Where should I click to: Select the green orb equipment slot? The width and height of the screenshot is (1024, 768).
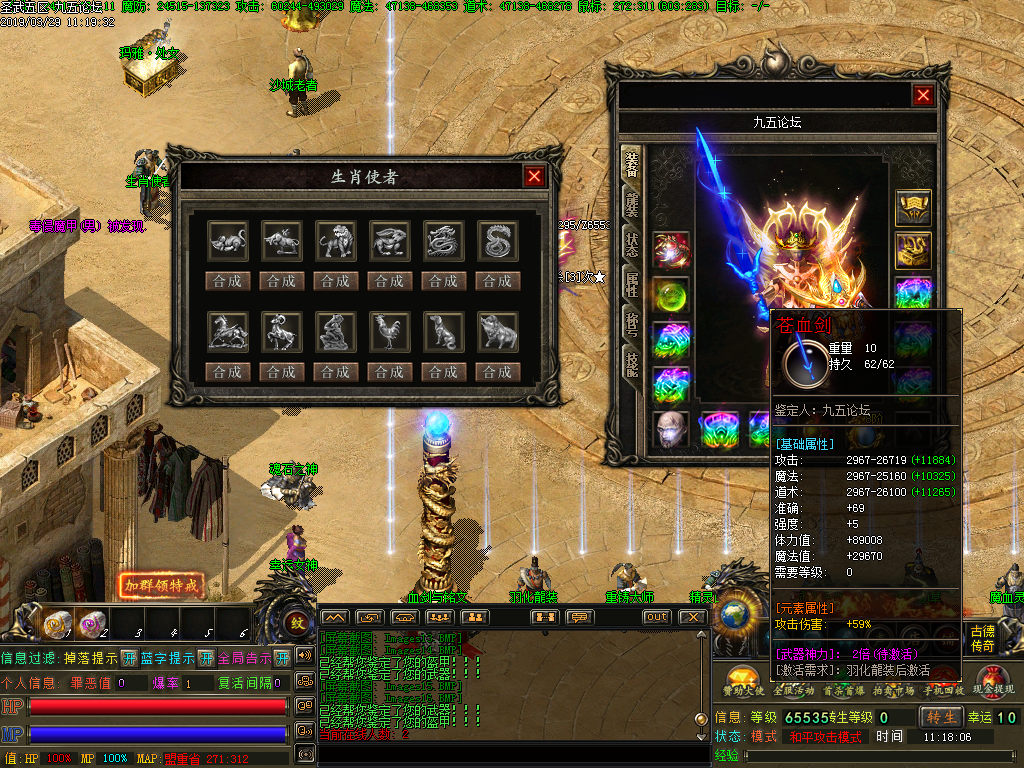670,294
